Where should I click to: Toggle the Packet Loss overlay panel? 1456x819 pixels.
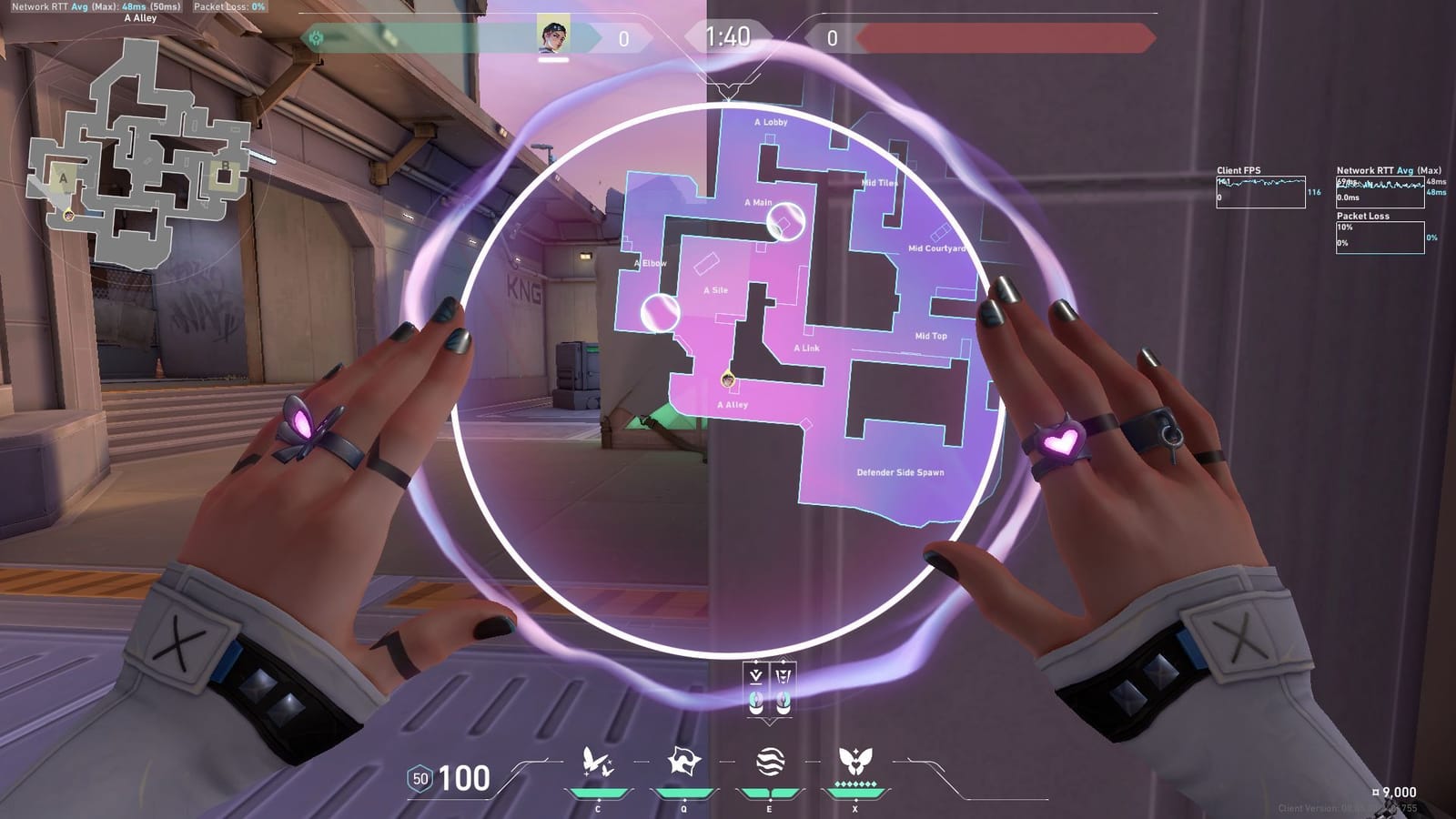1380,235
